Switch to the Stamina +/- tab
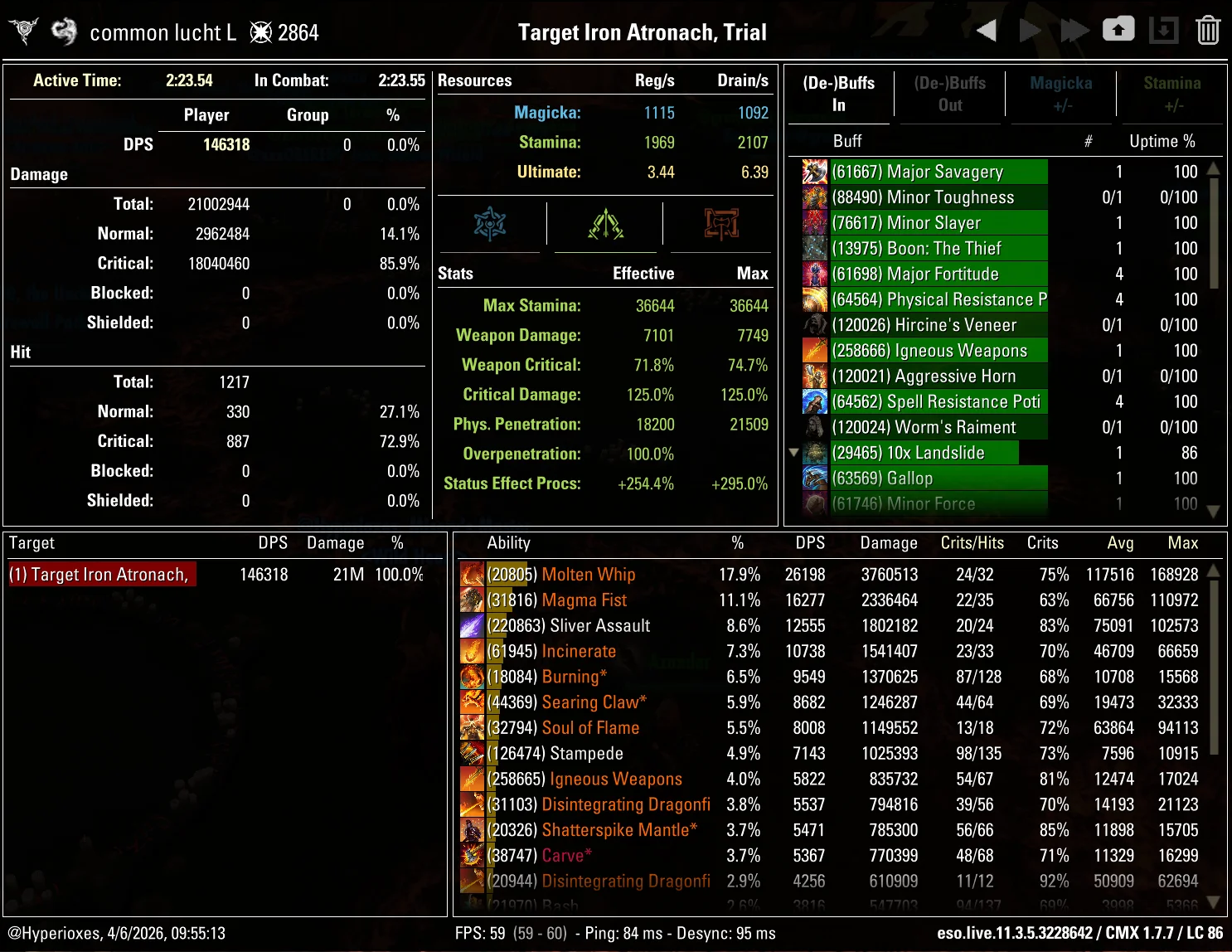 click(x=1171, y=94)
